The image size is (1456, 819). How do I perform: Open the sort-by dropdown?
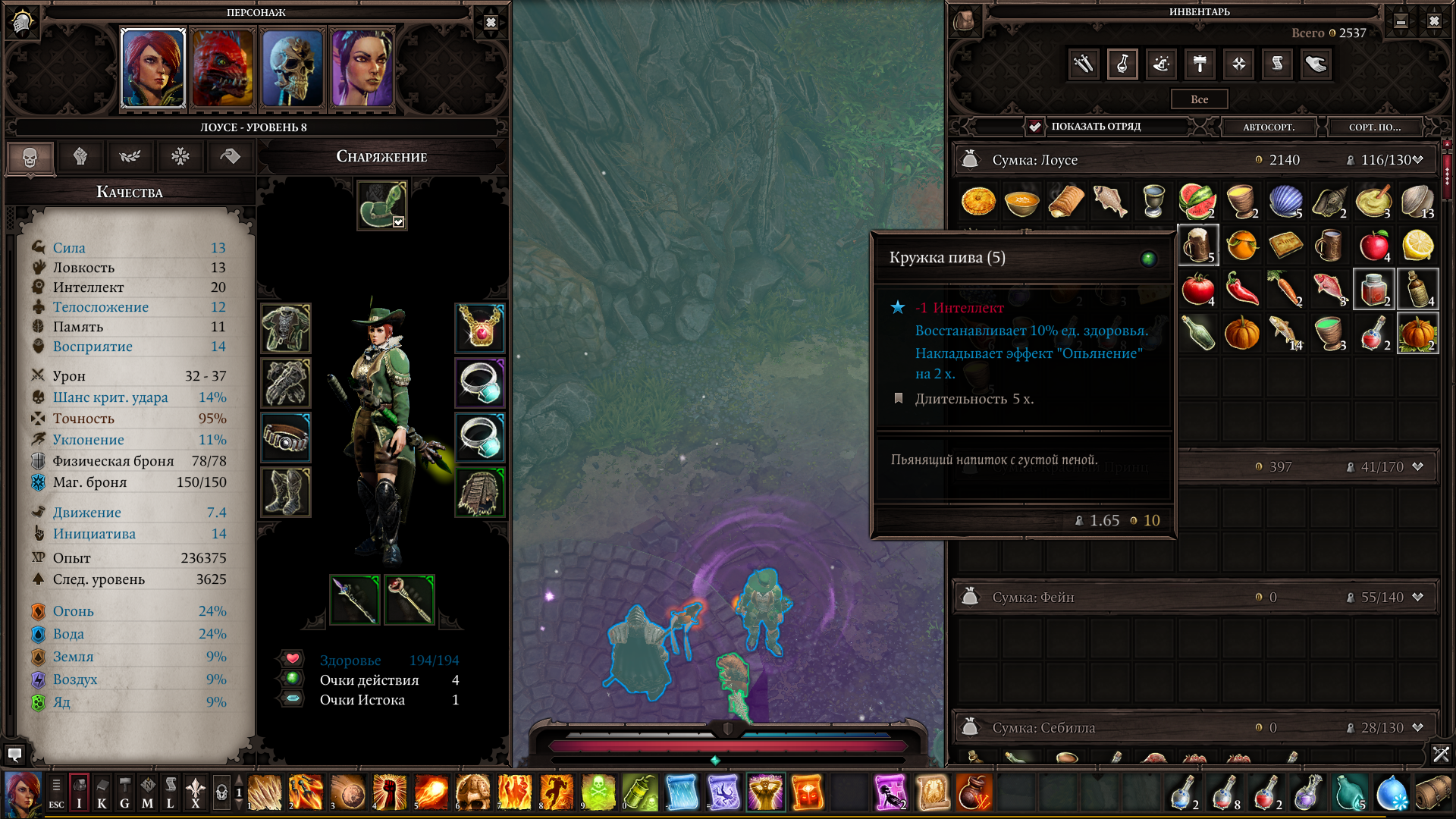click(1374, 127)
